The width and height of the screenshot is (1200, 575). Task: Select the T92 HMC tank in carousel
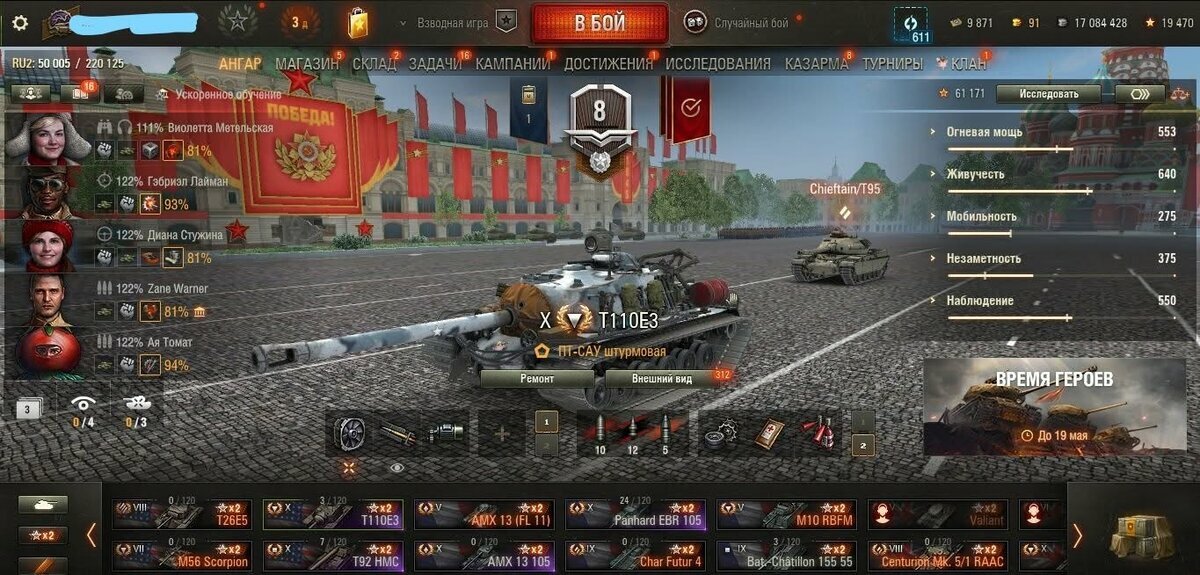pyautogui.click(x=333, y=555)
